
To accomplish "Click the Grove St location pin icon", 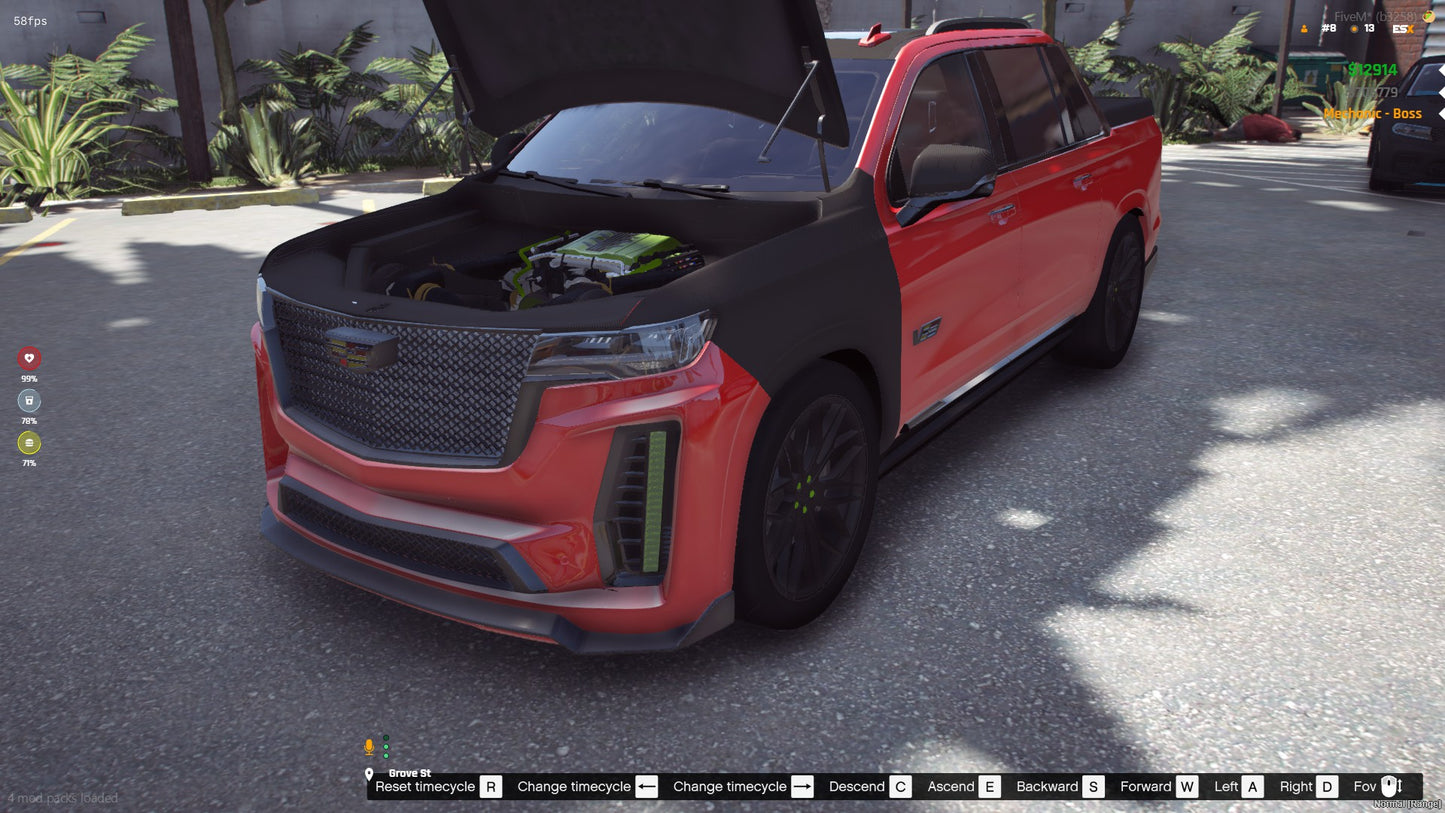I will tap(371, 773).
